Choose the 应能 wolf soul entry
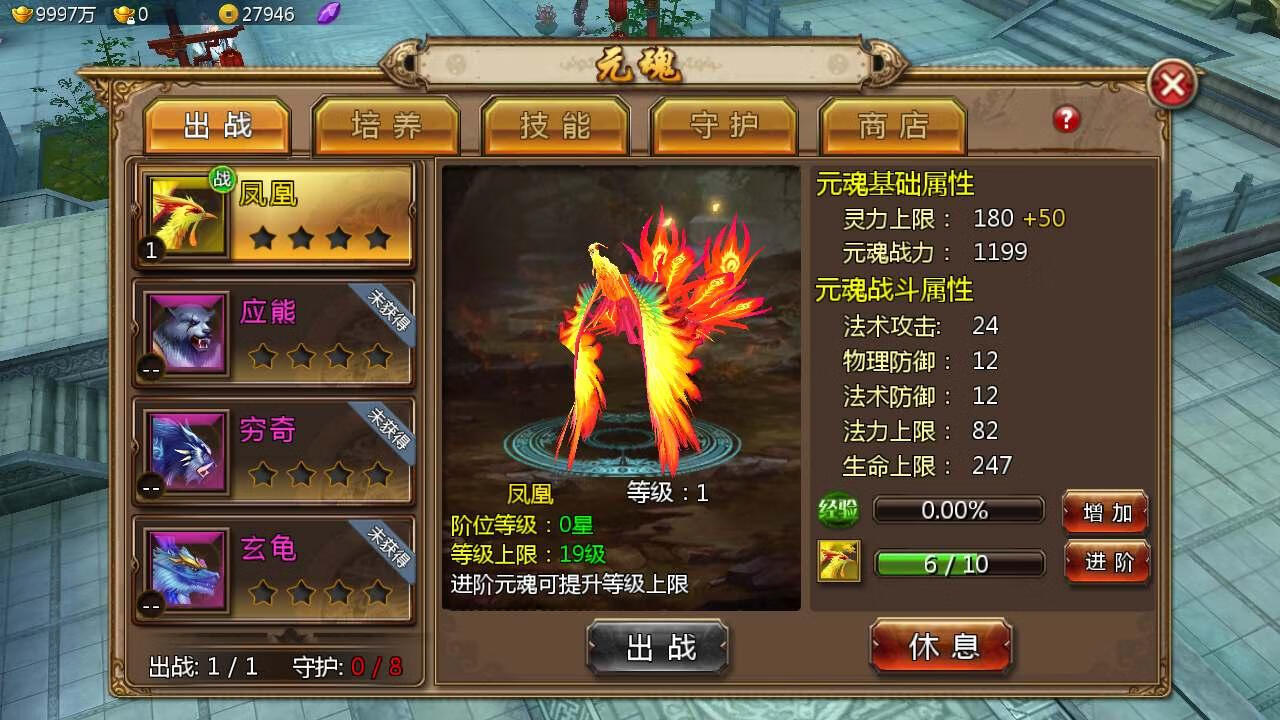This screenshot has width=1280, height=720. click(x=274, y=333)
